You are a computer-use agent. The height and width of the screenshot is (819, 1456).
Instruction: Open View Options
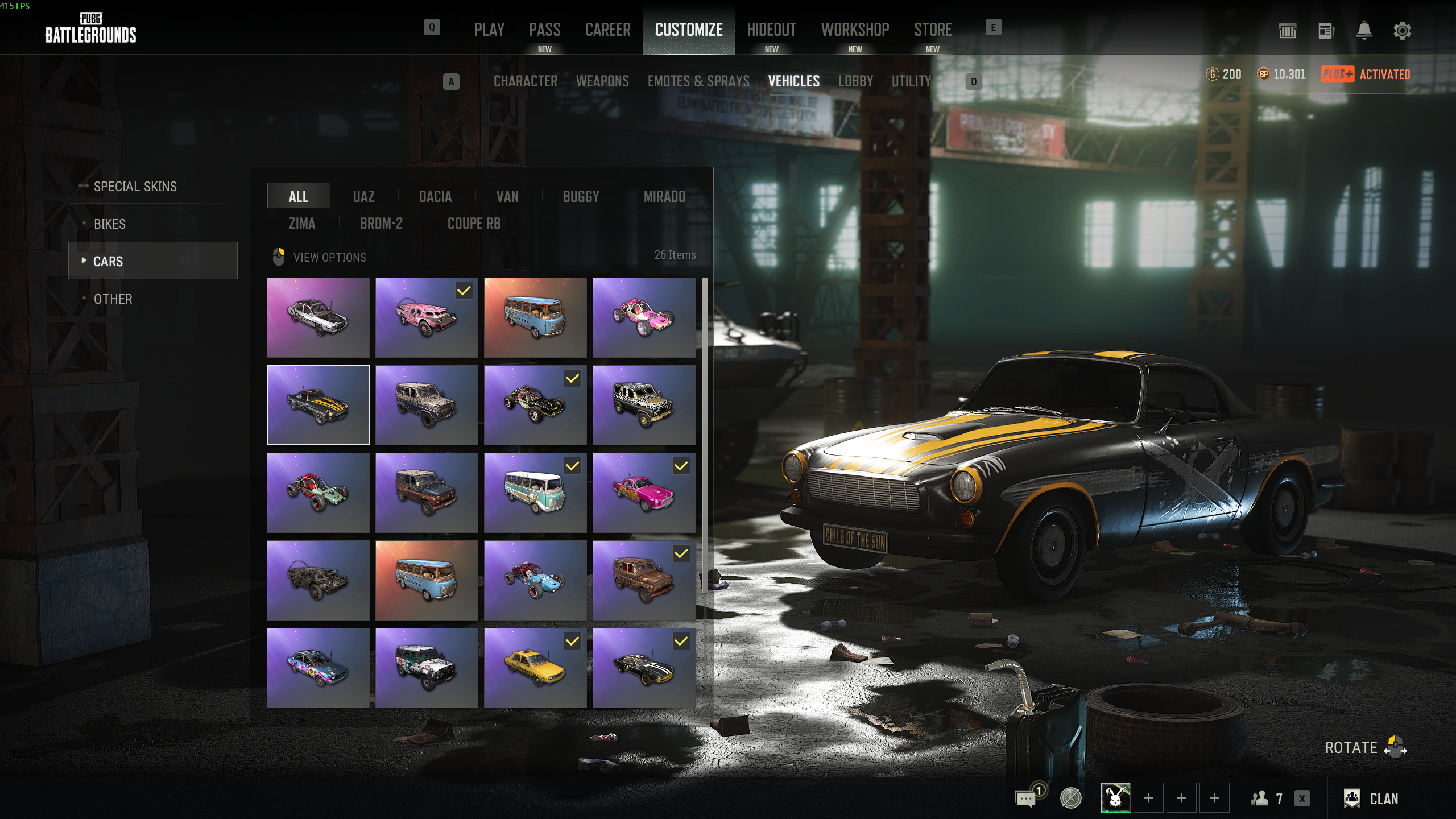pyautogui.click(x=329, y=257)
